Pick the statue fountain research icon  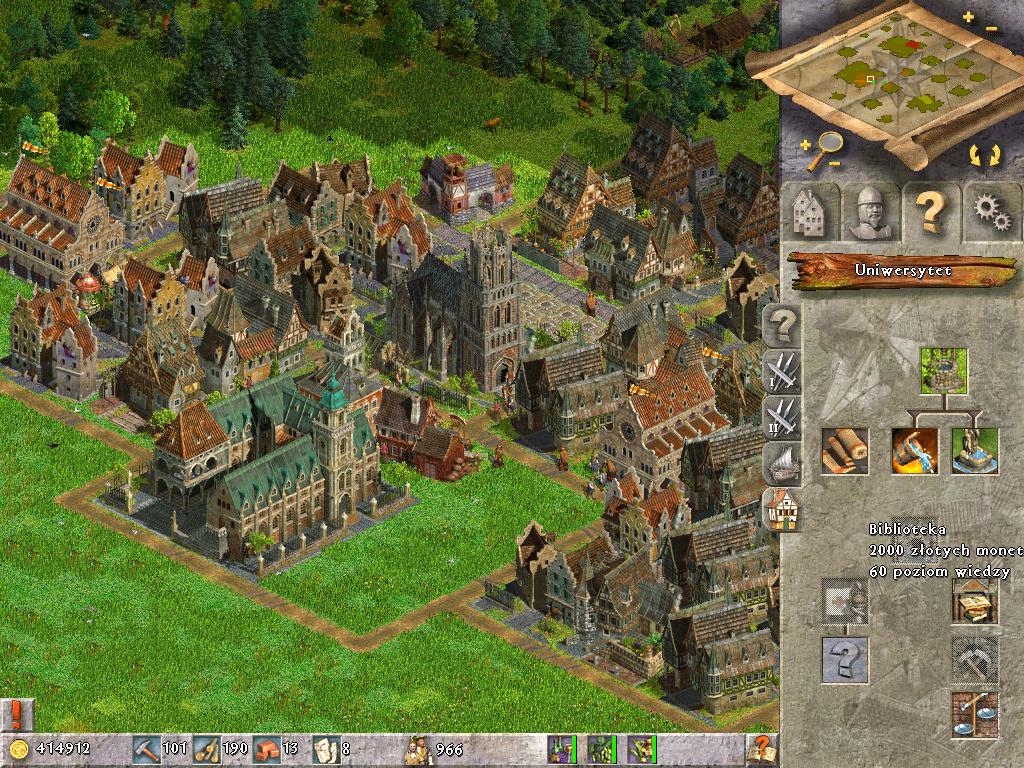pyautogui.click(x=975, y=451)
